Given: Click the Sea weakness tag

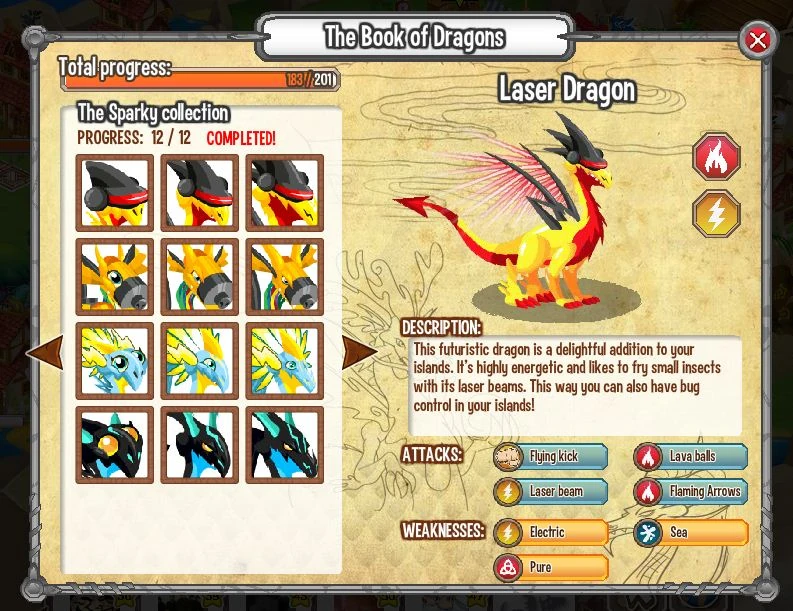Looking at the screenshot, I should click(x=690, y=532).
